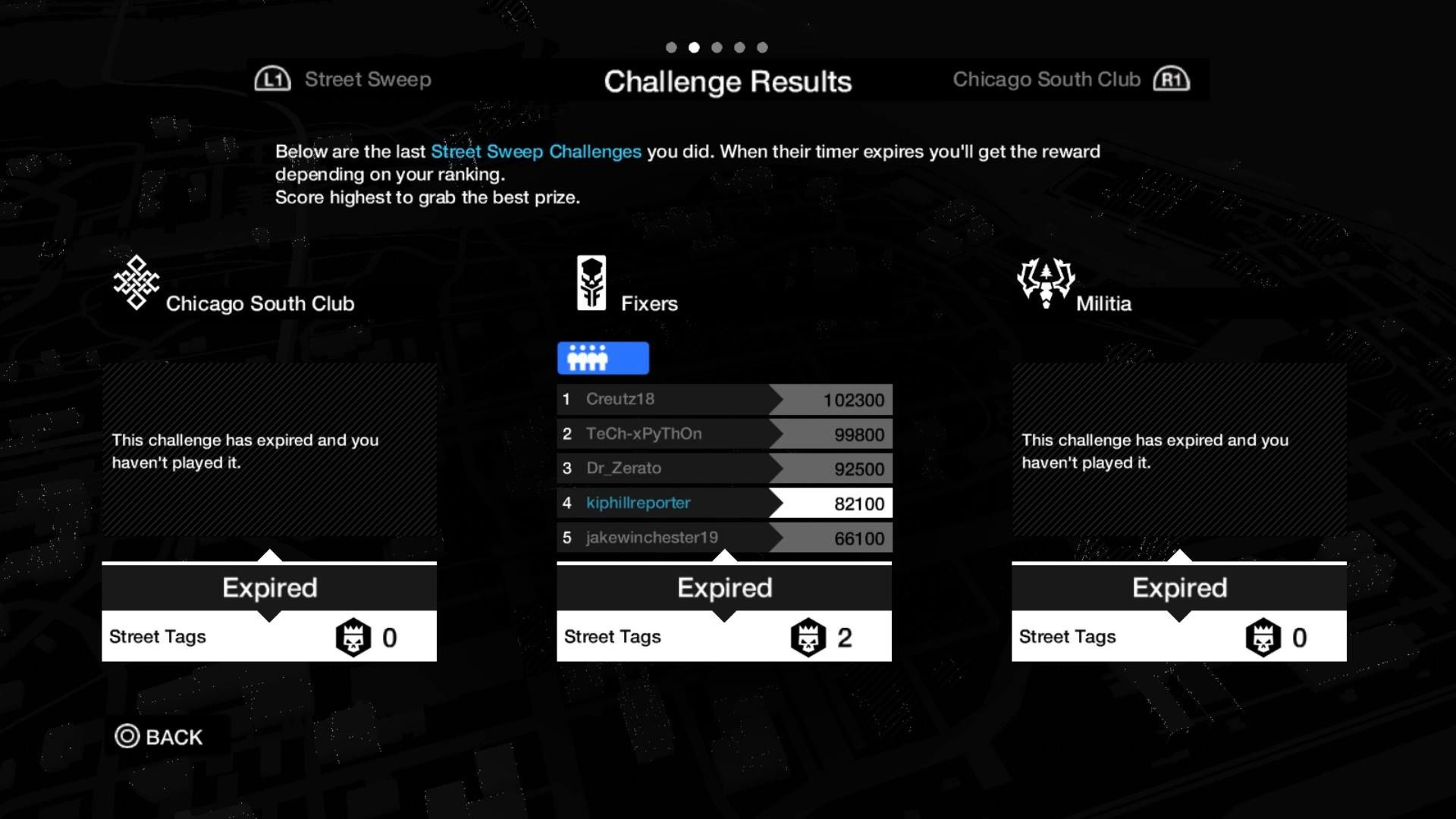Viewport: 1456px width, 819px height.
Task: Select Creutz18 leaderboard row
Action: (x=723, y=400)
